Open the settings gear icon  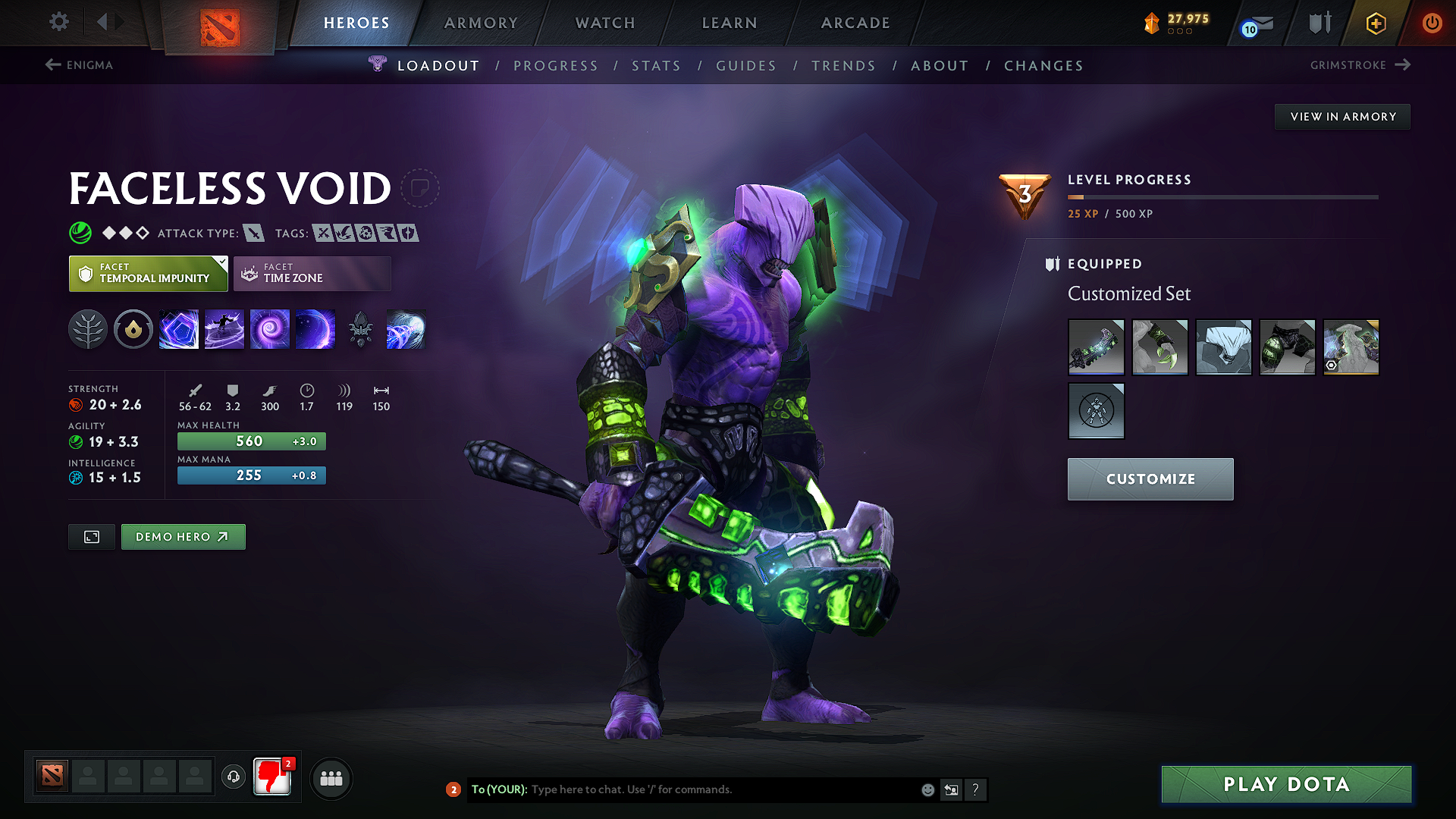pos(58,22)
